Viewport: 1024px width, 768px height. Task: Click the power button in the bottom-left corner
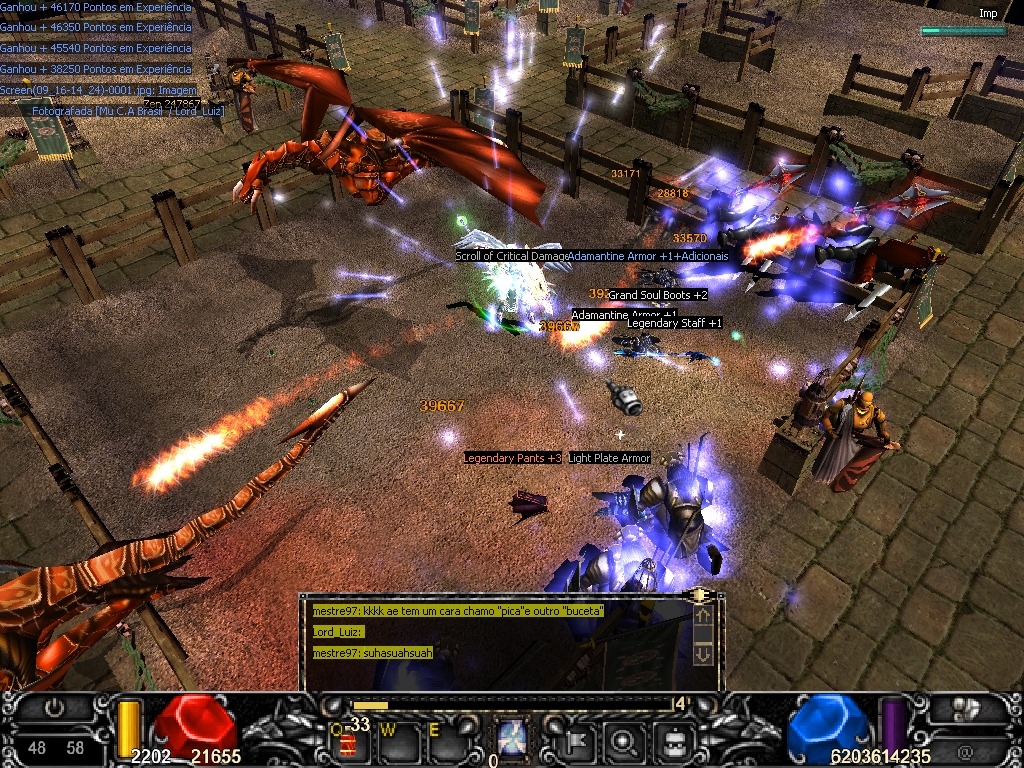[56, 708]
